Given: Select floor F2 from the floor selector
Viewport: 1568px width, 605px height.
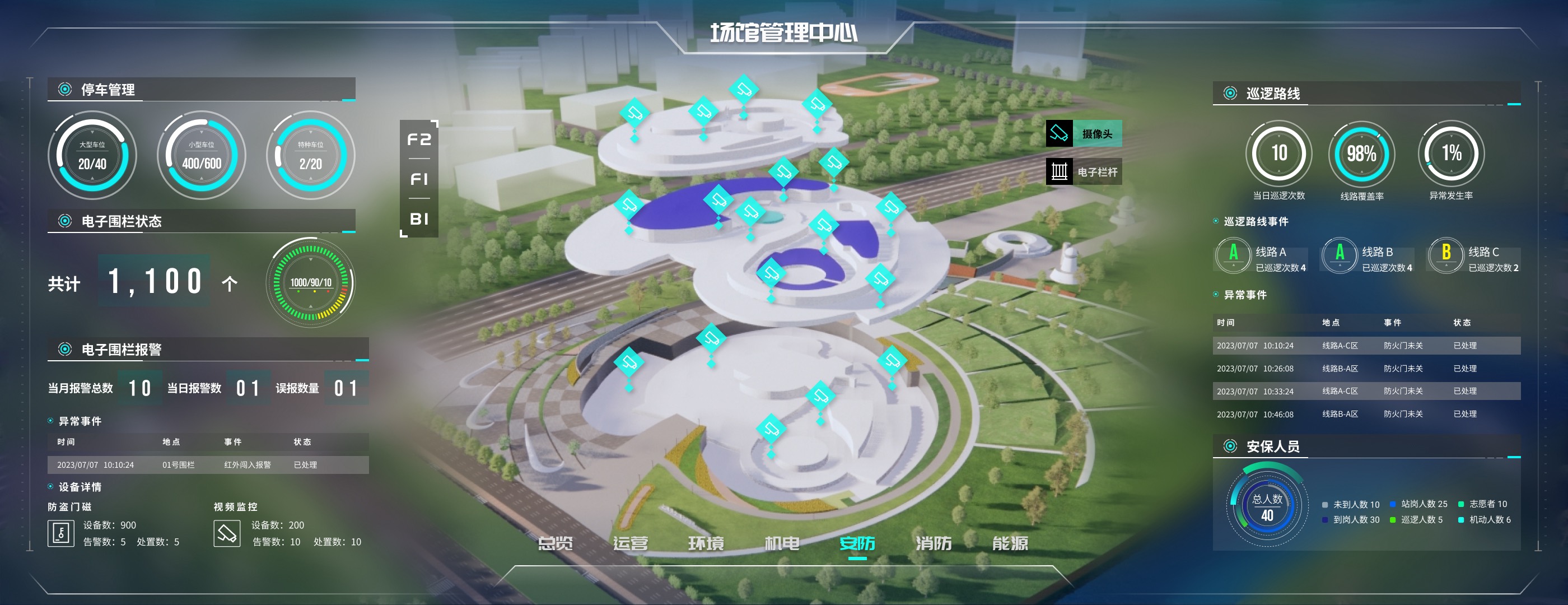Looking at the screenshot, I should tap(421, 141).
